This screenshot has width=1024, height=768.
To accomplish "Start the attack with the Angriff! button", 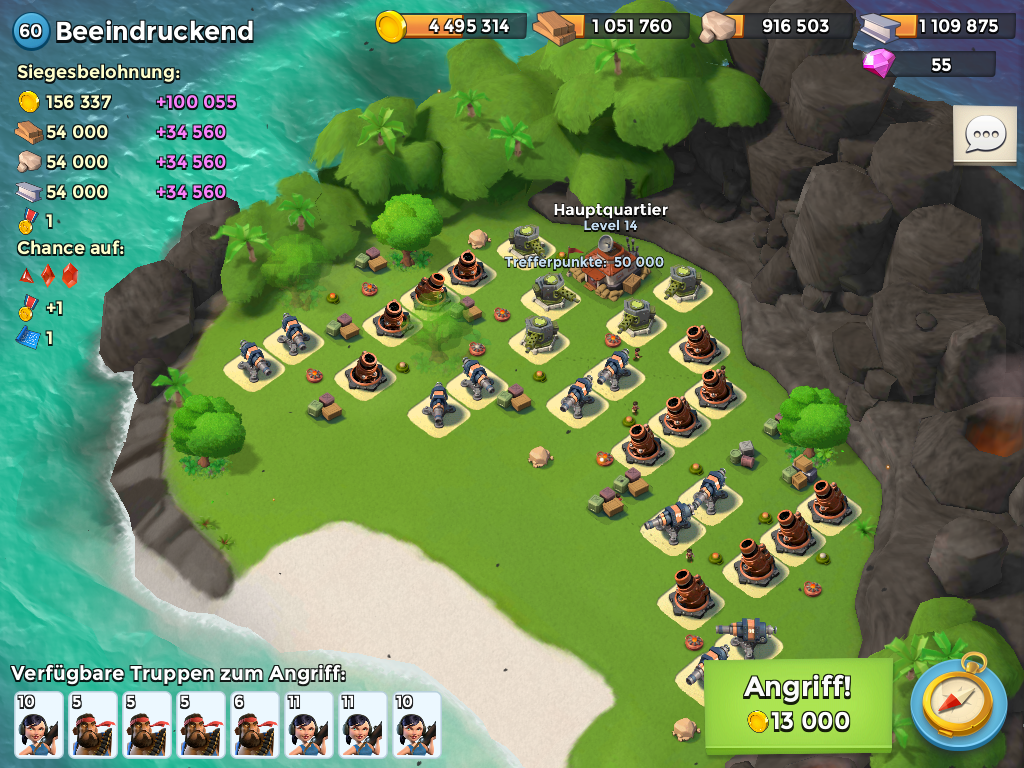I will 798,704.
